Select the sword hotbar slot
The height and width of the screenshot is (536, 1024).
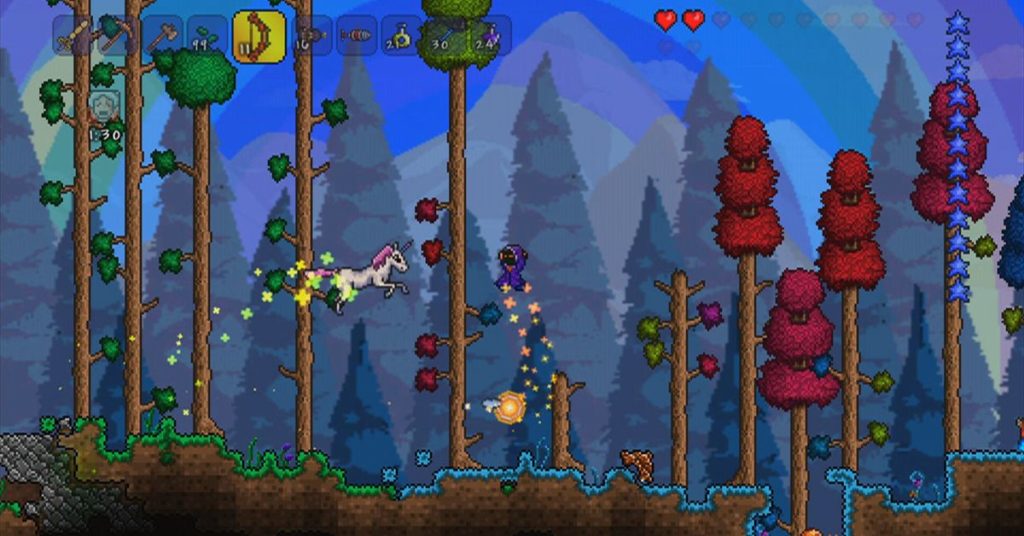[x=72, y=37]
